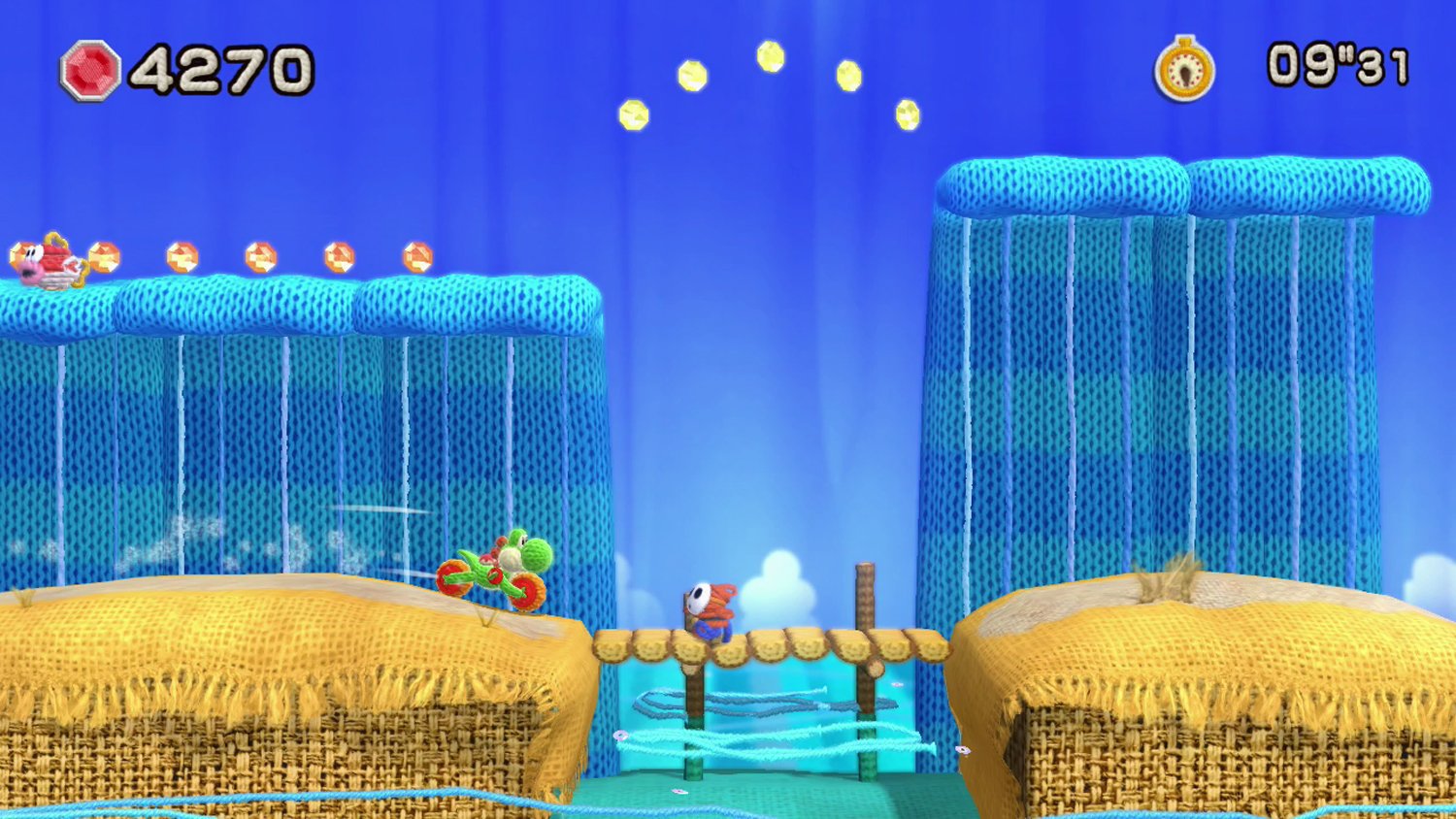1456x819 pixels.
Task: Click the stopwatch timer icon
Action: [x=1186, y=68]
